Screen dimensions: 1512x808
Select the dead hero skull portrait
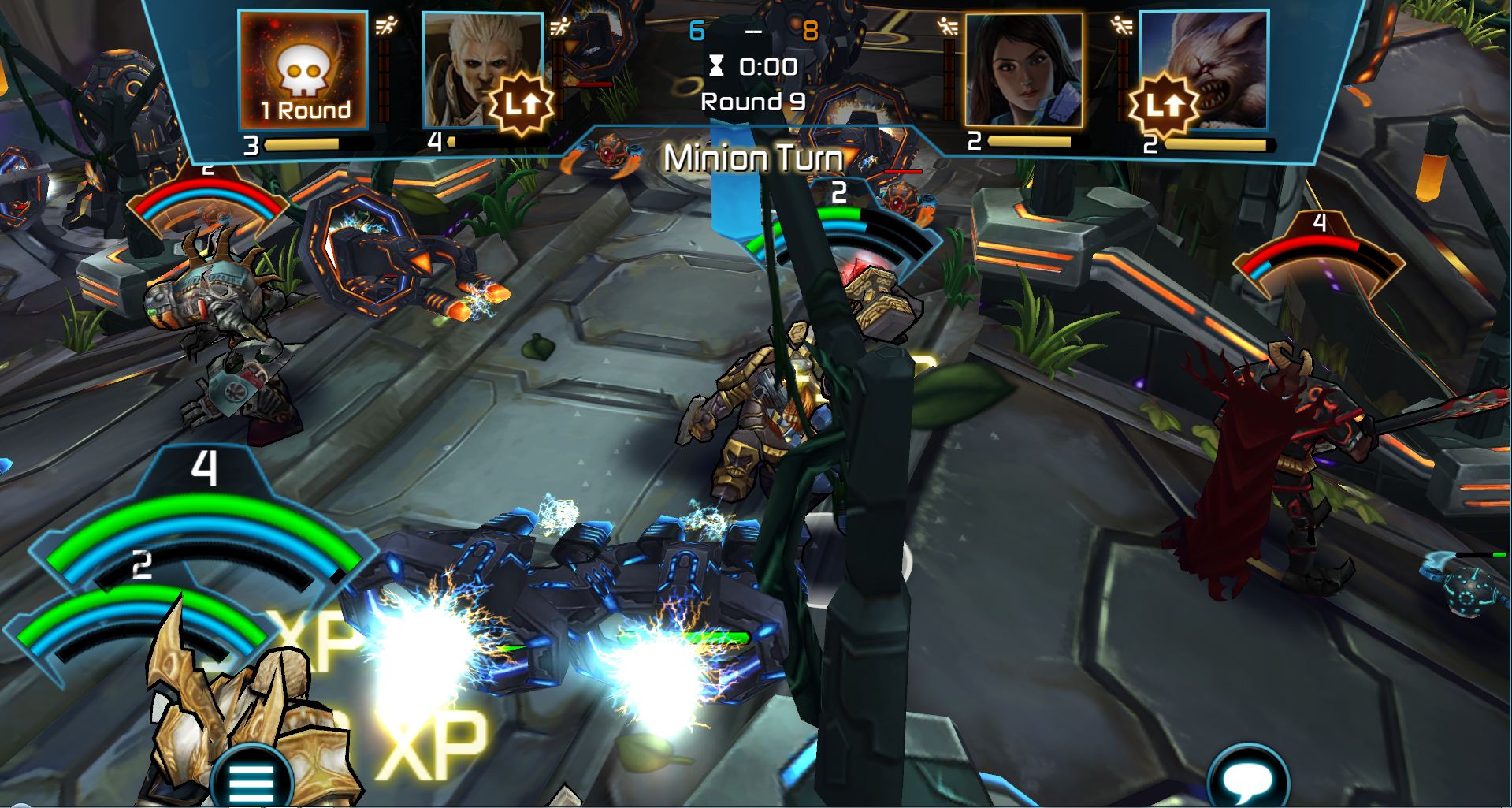click(303, 71)
